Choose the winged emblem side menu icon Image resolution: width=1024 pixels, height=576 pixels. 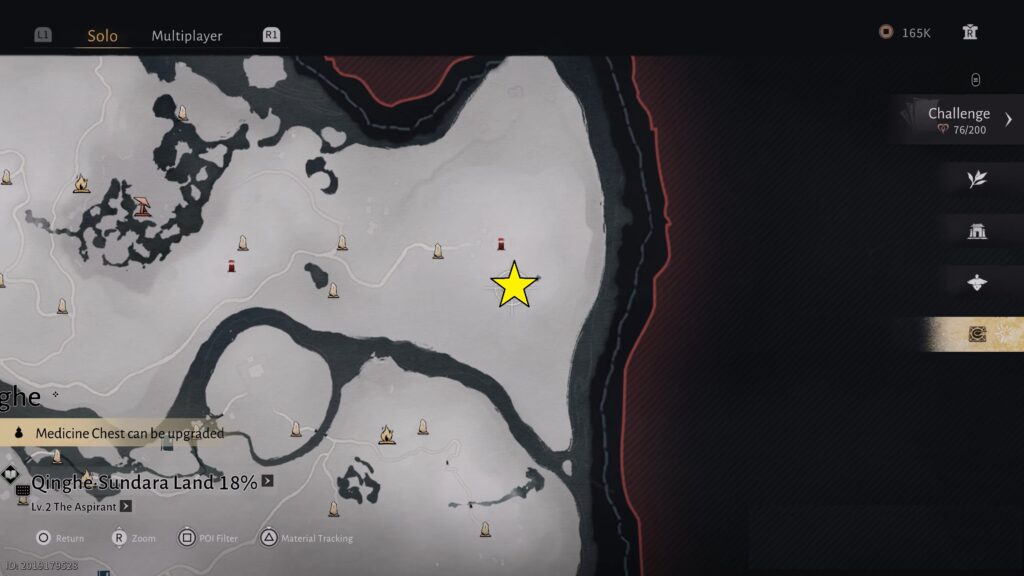tap(977, 283)
